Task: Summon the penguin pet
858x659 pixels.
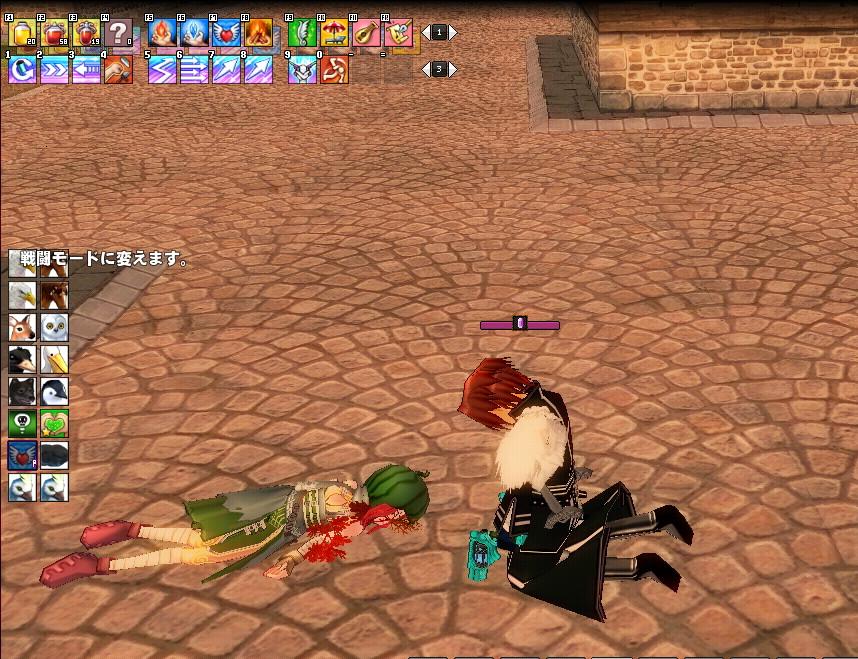Action: [54, 391]
